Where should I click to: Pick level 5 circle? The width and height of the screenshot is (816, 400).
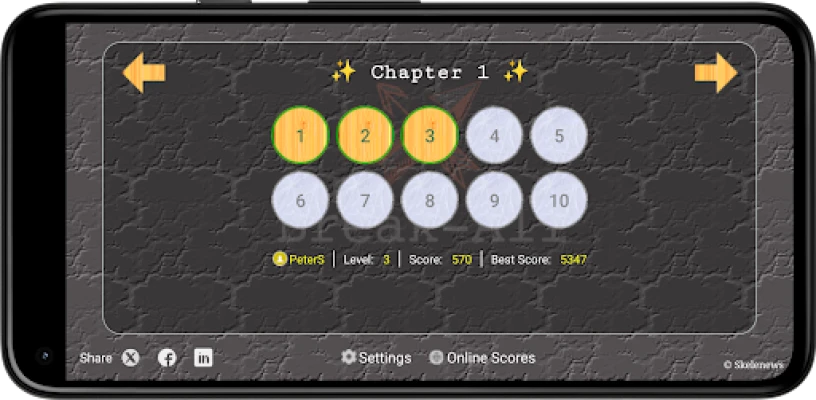559,135
